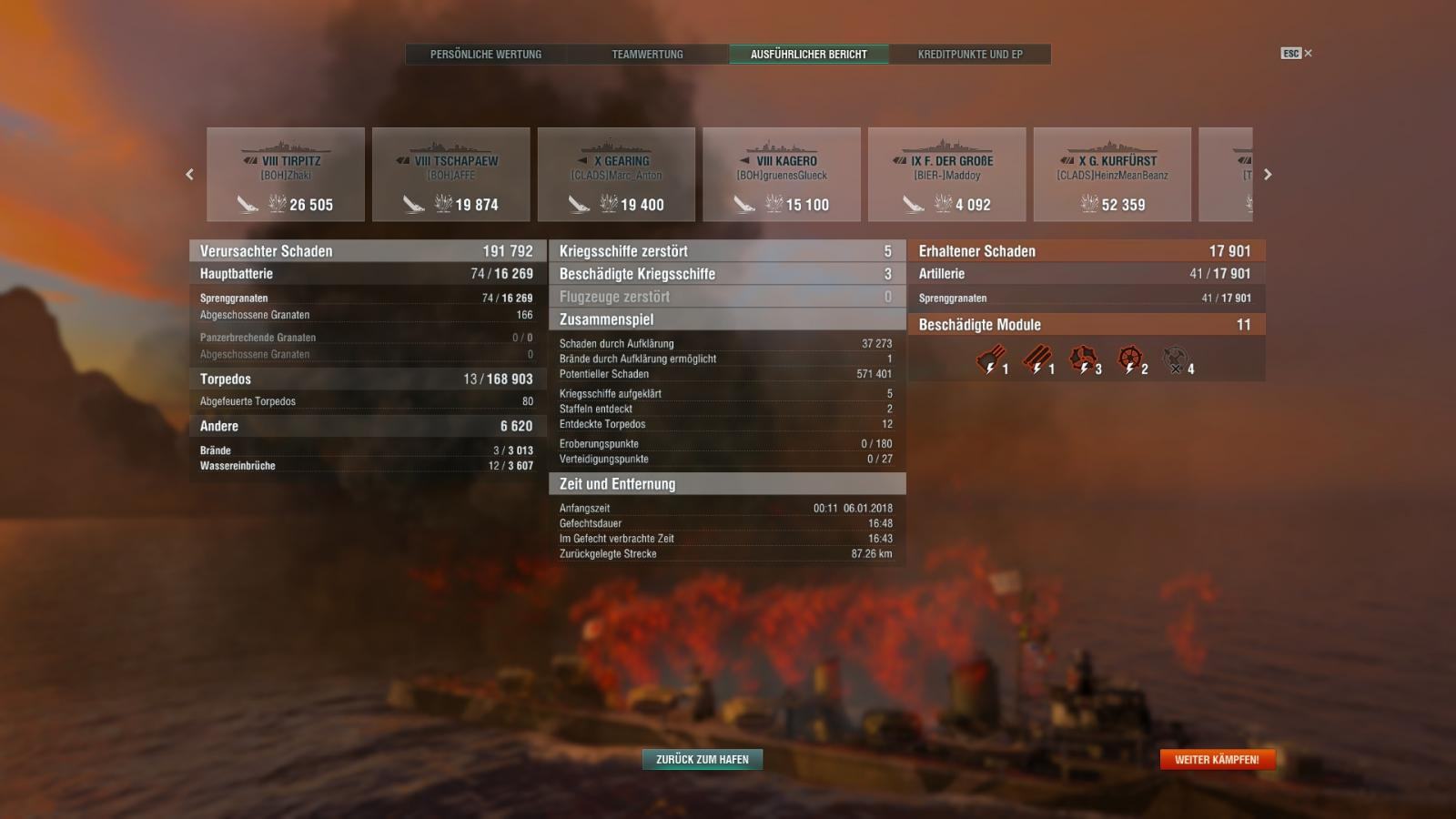The width and height of the screenshot is (1456, 819).
Task: Select the IX F. der Große card
Action: [947, 175]
